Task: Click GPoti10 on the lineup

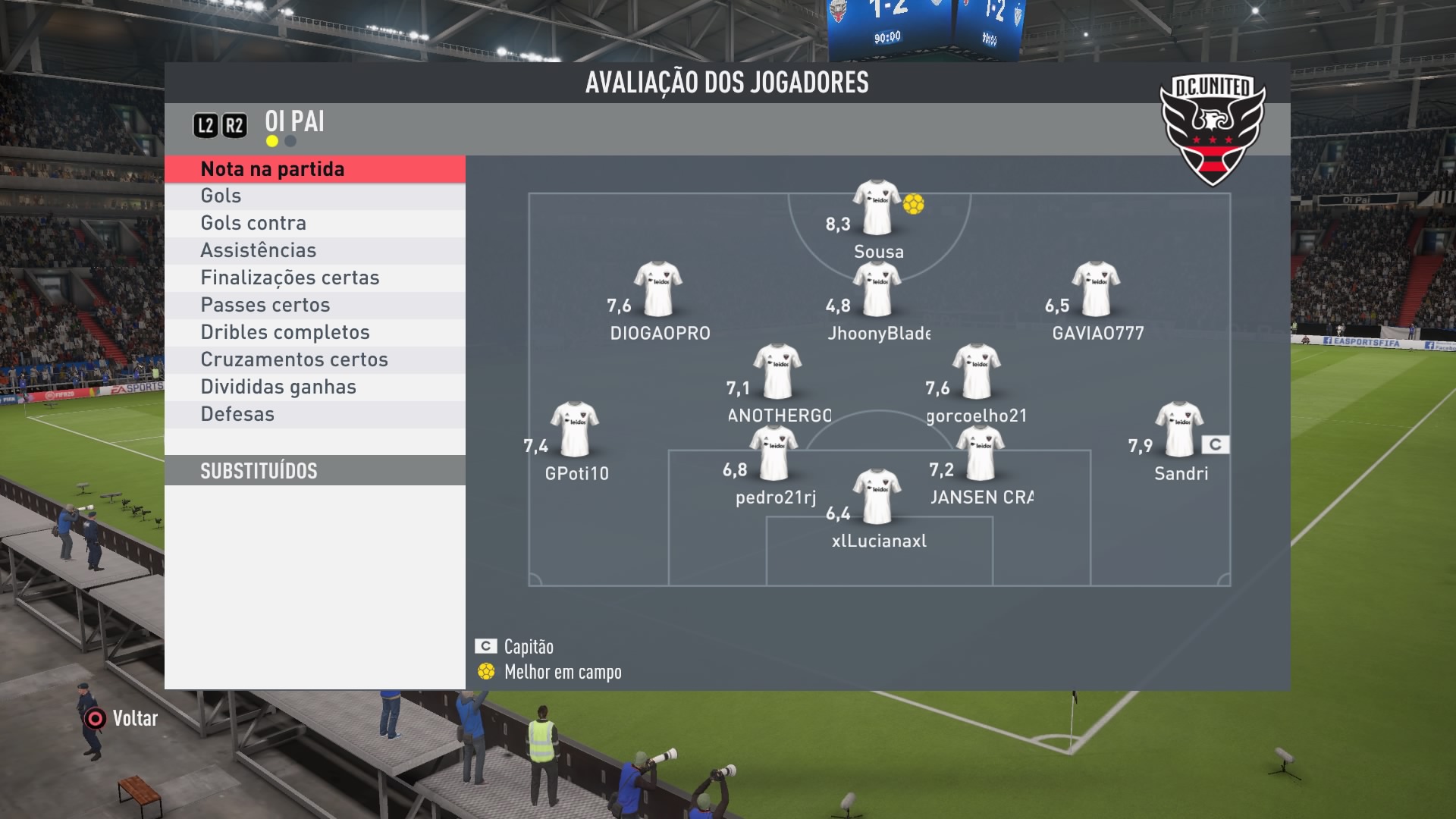Action: [x=575, y=429]
